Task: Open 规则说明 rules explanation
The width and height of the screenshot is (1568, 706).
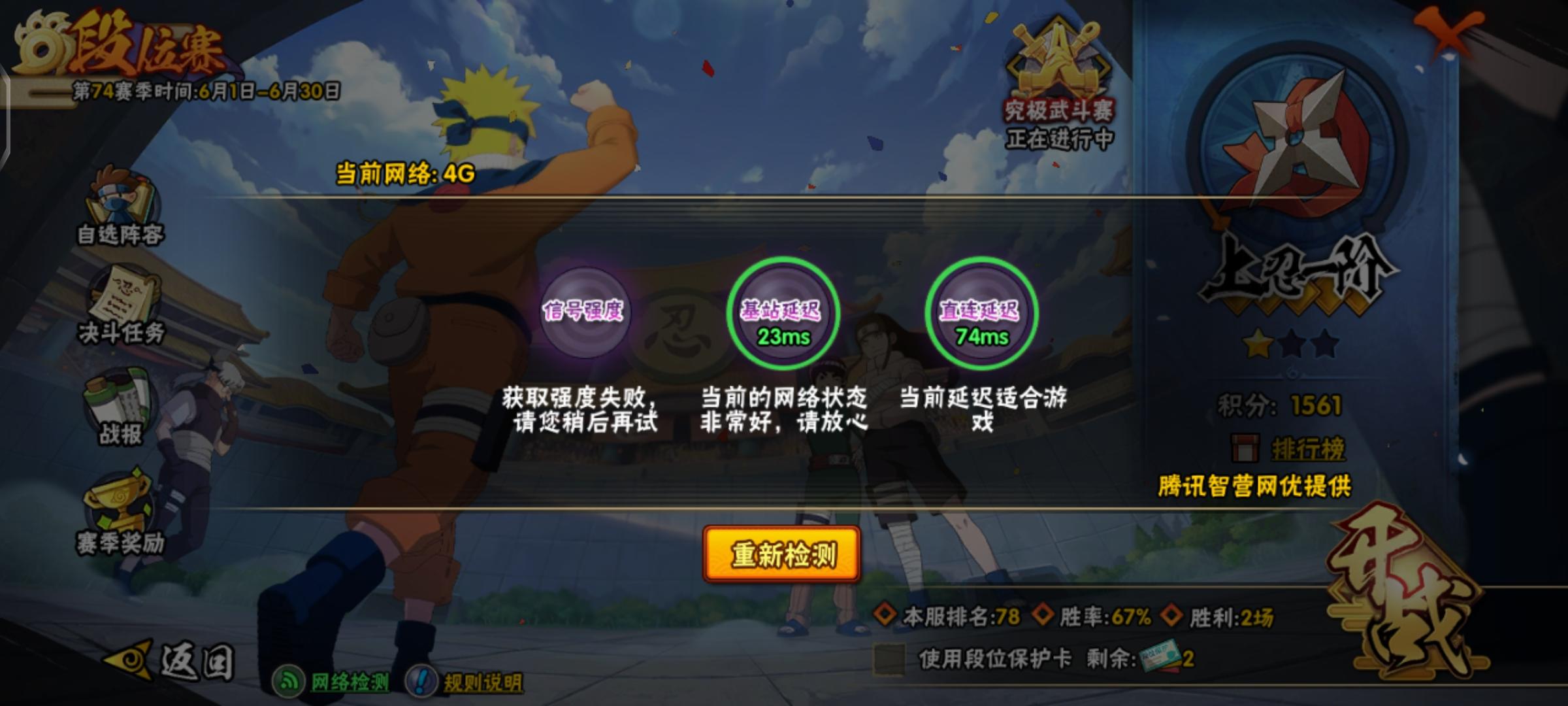Action: pyautogui.click(x=477, y=680)
